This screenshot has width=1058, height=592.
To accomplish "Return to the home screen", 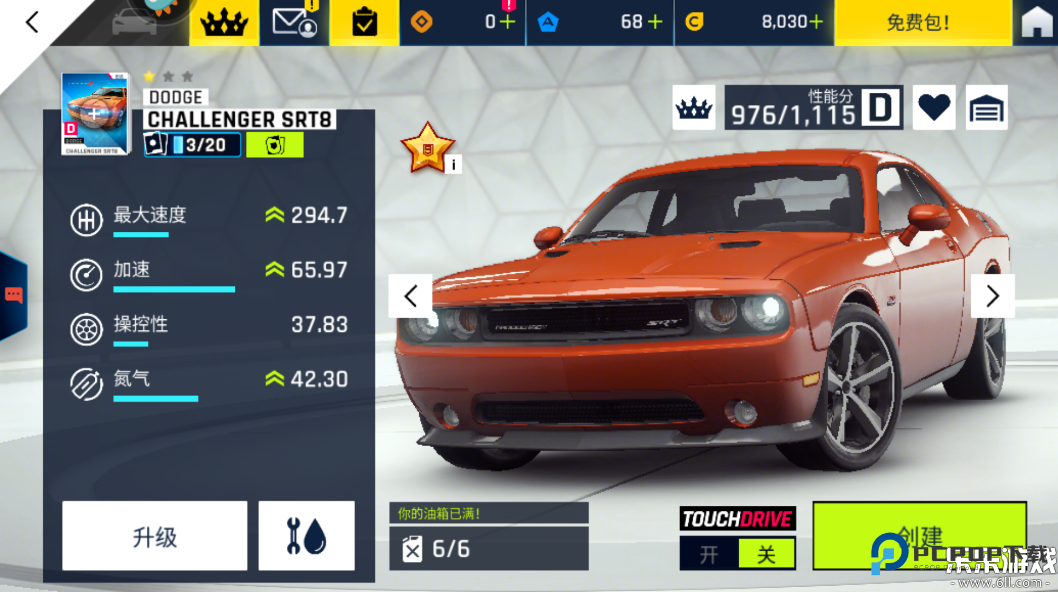I will tap(1036, 24).
